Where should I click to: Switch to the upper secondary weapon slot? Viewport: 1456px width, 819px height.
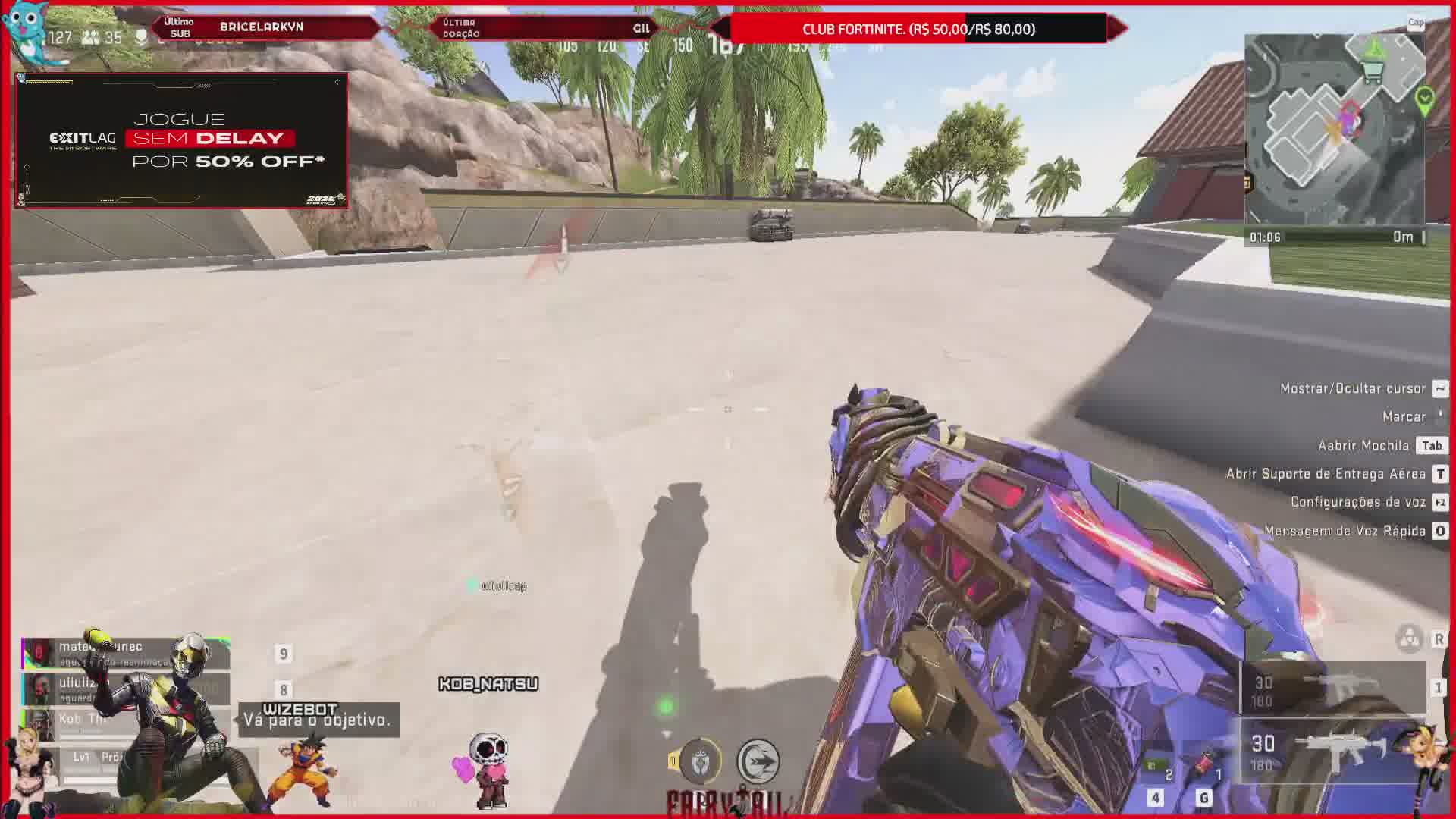click(x=1332, y=689)
